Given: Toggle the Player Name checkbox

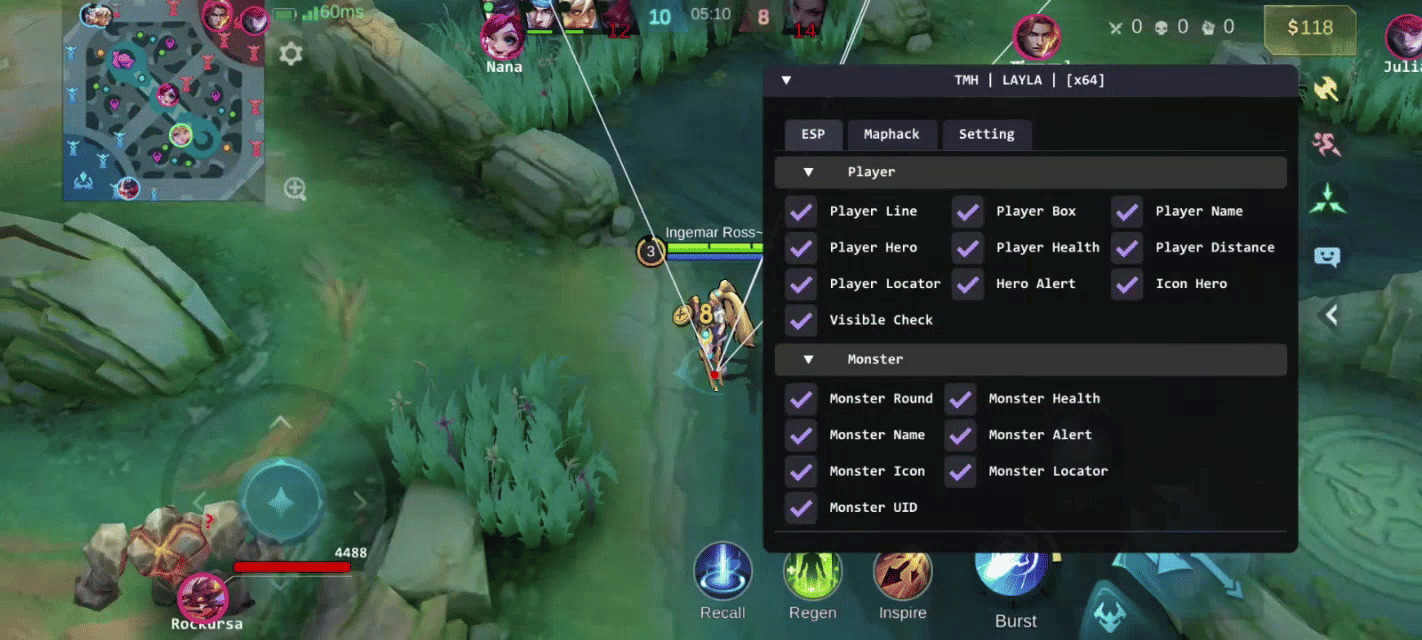Looking at the screenshot, I should [x=1127, y=212].
